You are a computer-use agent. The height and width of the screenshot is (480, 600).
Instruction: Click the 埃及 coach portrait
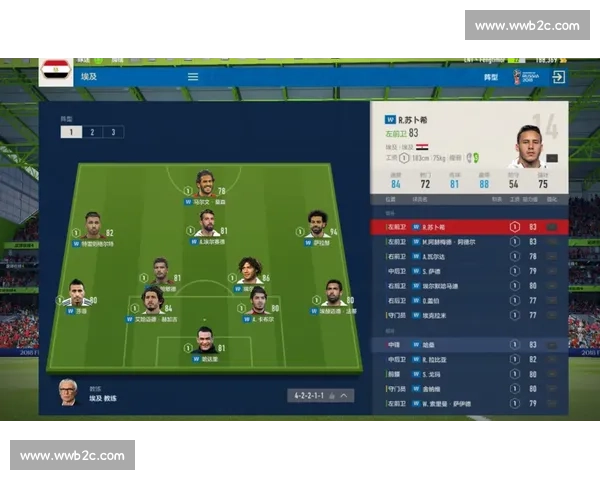pyautogui.click(x=67, y=390)
